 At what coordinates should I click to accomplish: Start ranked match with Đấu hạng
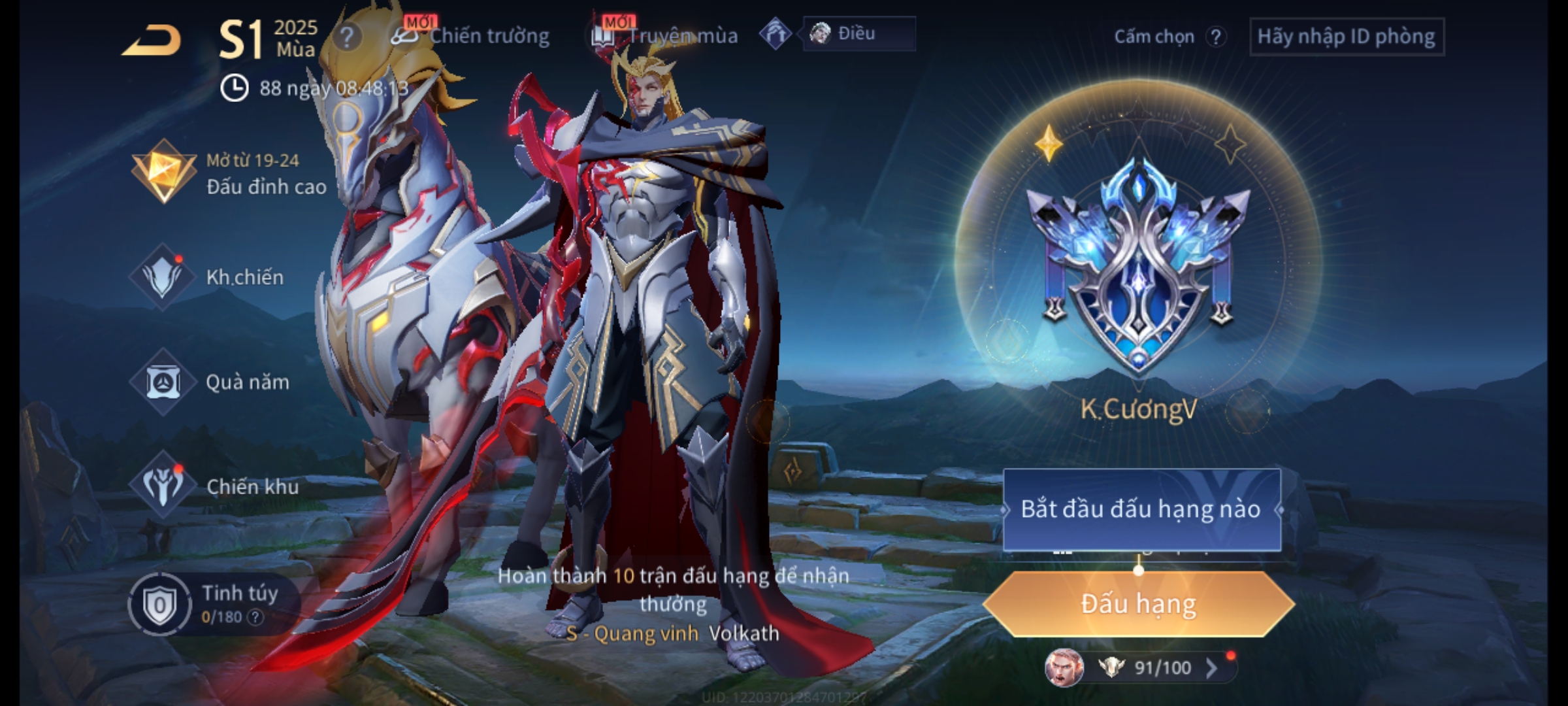[1138, 604]
